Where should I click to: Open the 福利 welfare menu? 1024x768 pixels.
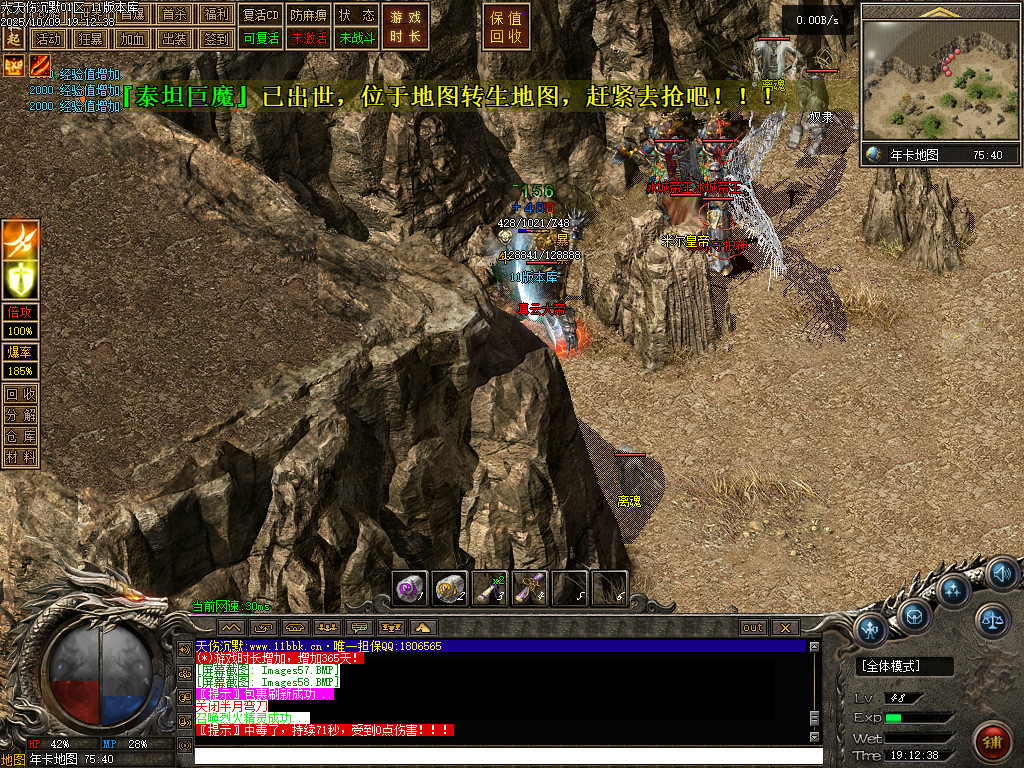click(x=216, y=15)
